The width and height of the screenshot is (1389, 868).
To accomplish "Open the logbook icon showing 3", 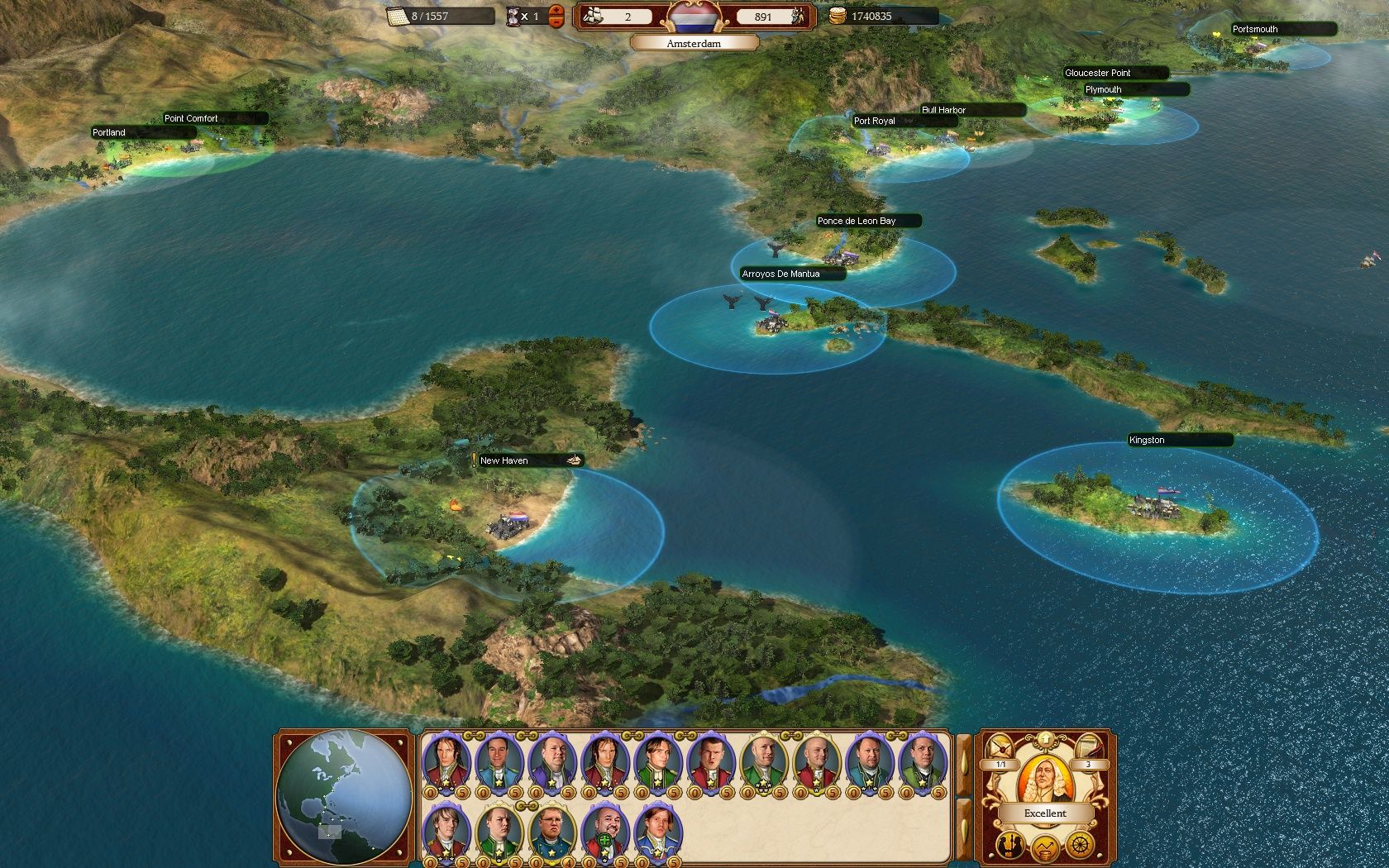I will pyautogui.click(x=1089, y=747).
